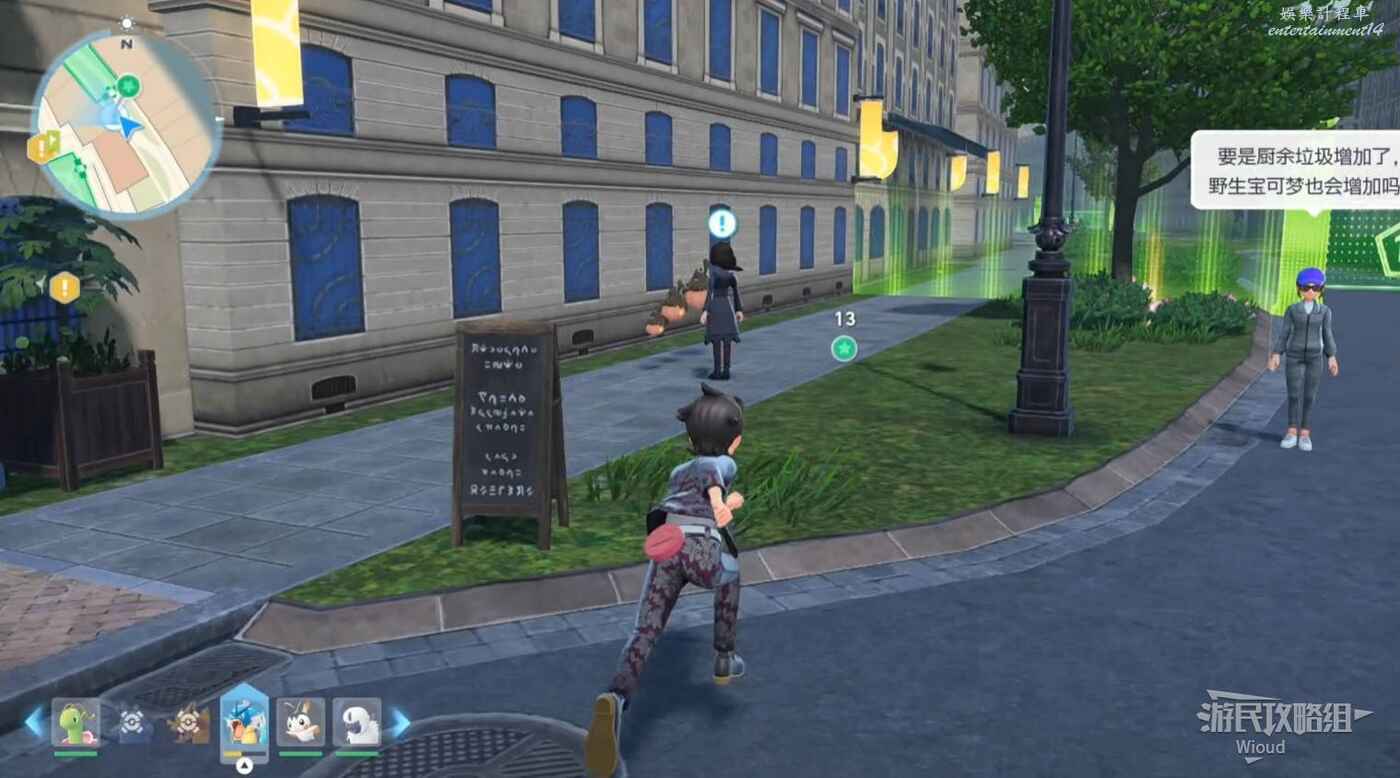
Task: Select Emolga in the party bar
Action: tap(300, 722)
